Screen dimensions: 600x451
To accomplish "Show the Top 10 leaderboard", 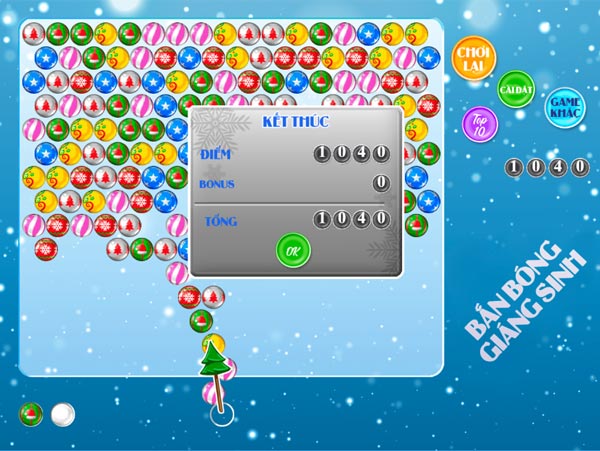I will tap(480, 124).
